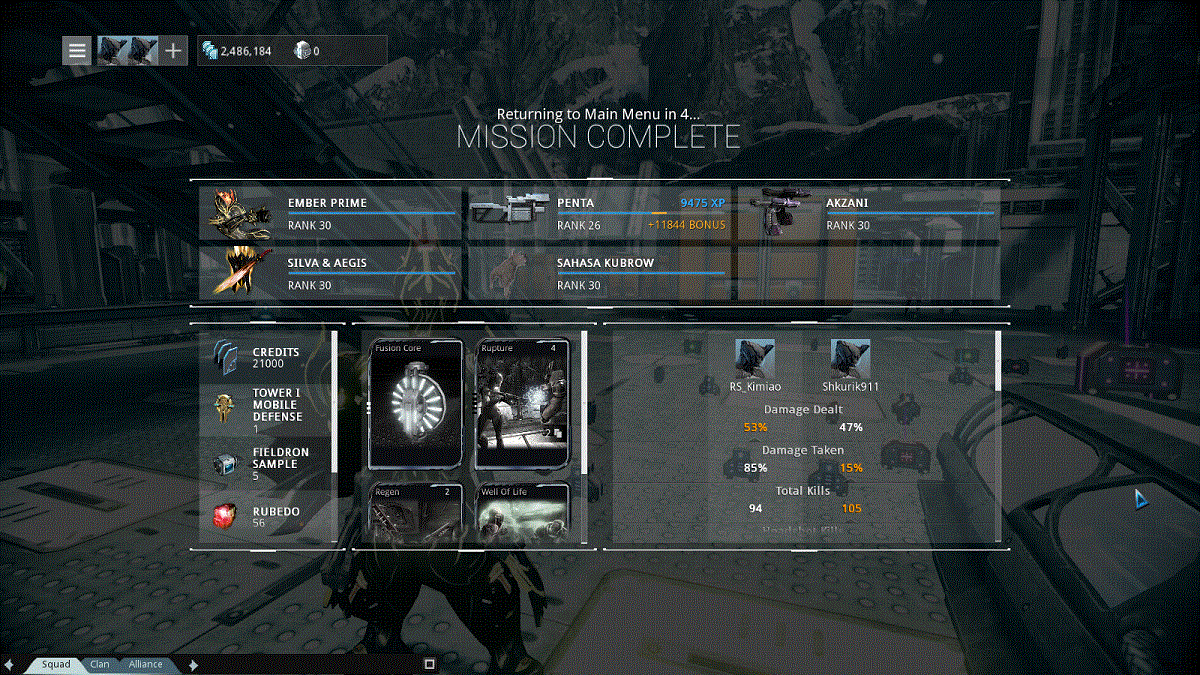Select the Ember Prime warframe entry
This screenshot has height=675, width=1200.
330,213
